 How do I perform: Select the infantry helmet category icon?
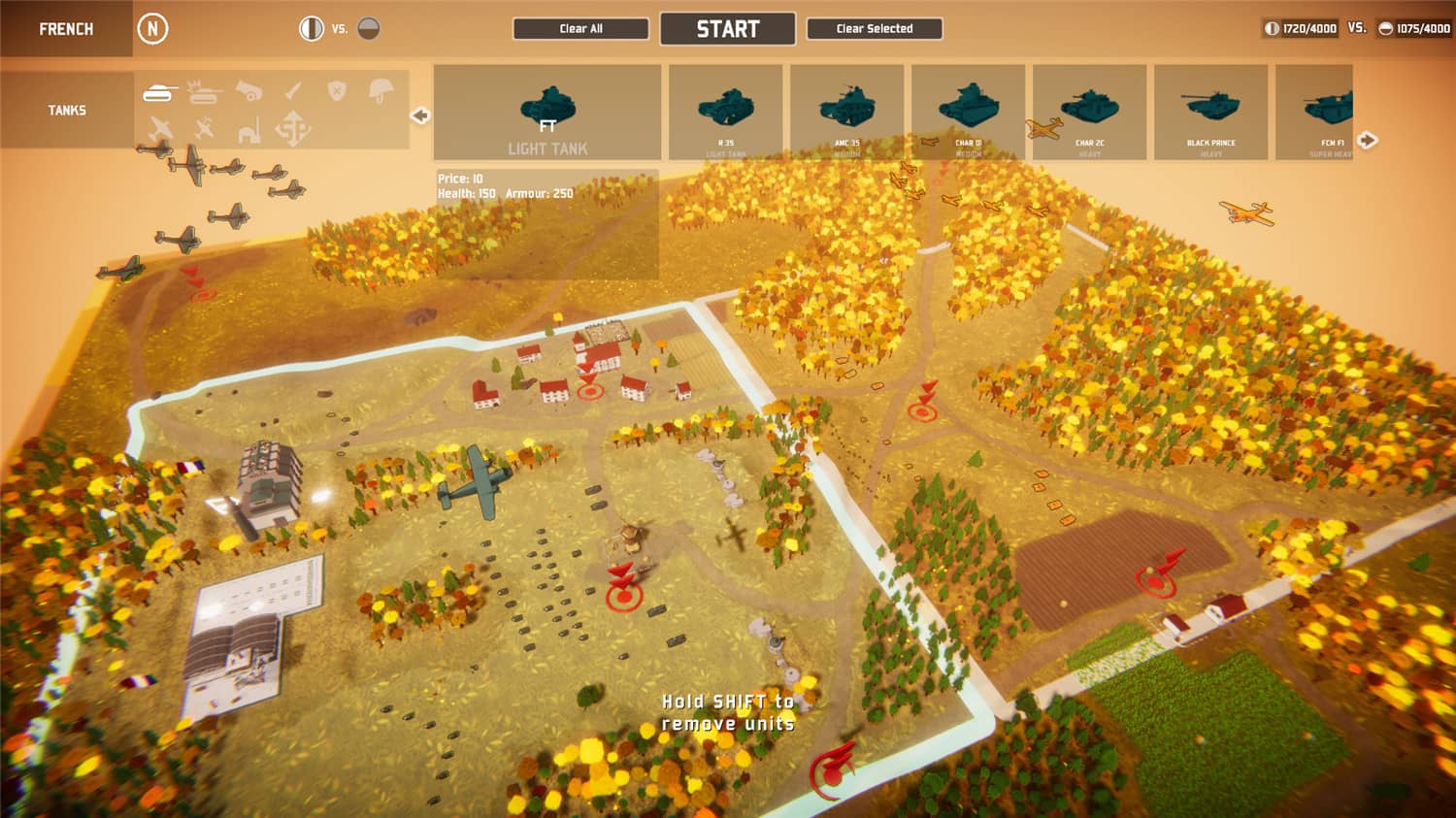click(381, 92)
